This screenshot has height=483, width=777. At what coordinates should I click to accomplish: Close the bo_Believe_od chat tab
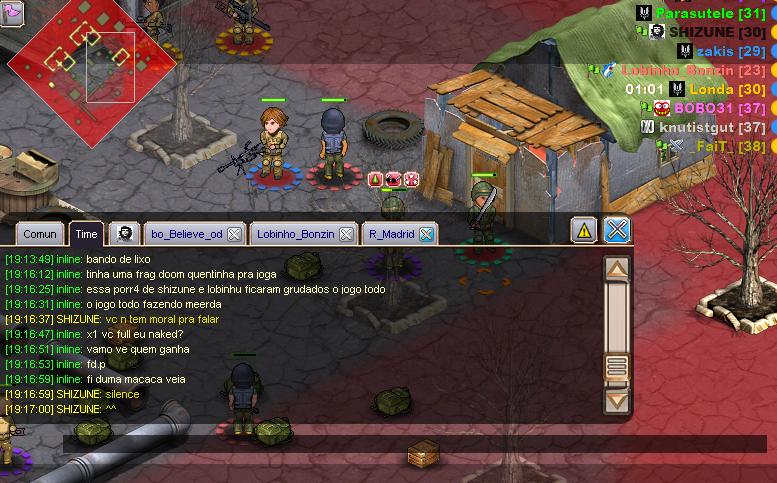[x=234, y=234]
